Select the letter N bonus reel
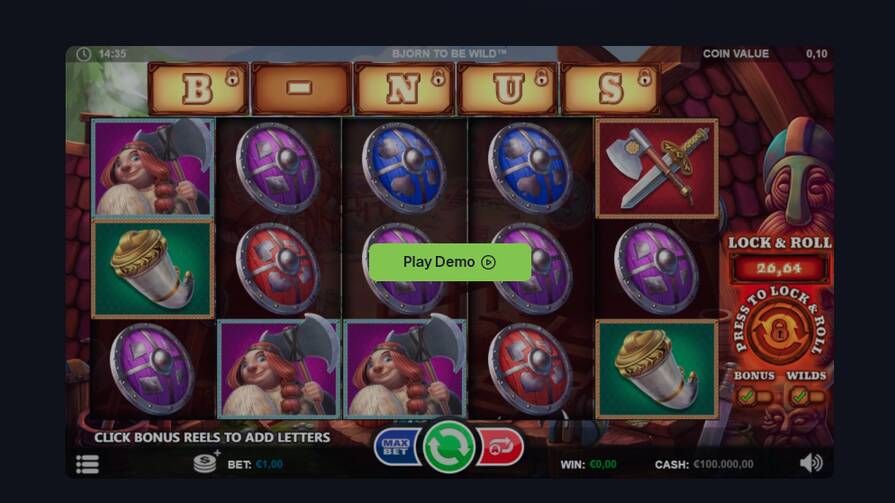This screenshot has height=503, width=895. point(405,89)
